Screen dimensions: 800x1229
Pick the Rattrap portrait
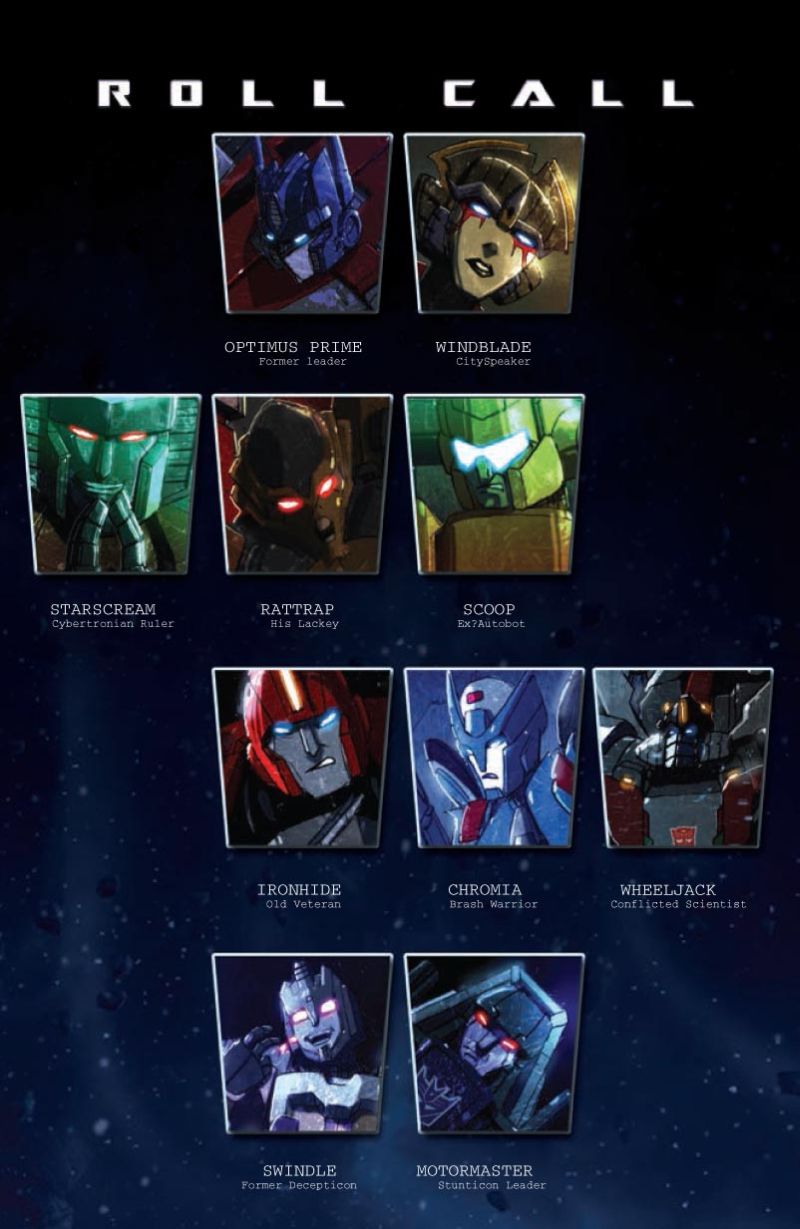(302, 485)
